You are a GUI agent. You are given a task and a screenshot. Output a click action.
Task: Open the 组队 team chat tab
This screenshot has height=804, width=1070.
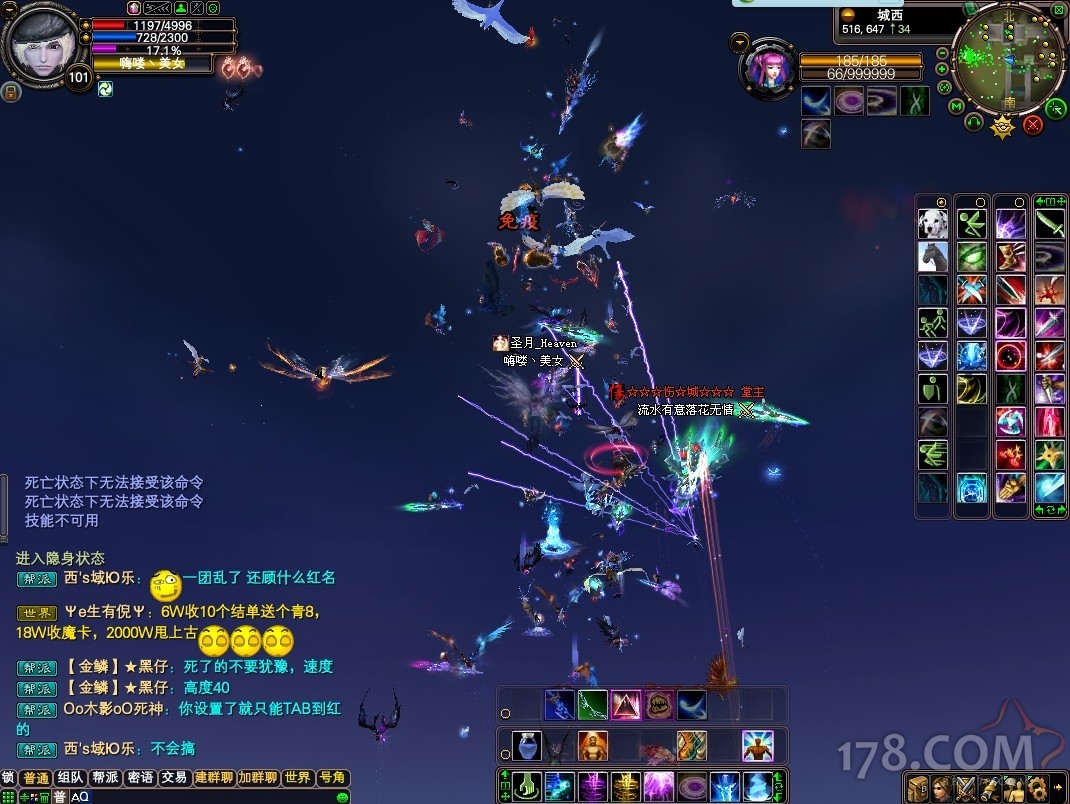point(70,778)
